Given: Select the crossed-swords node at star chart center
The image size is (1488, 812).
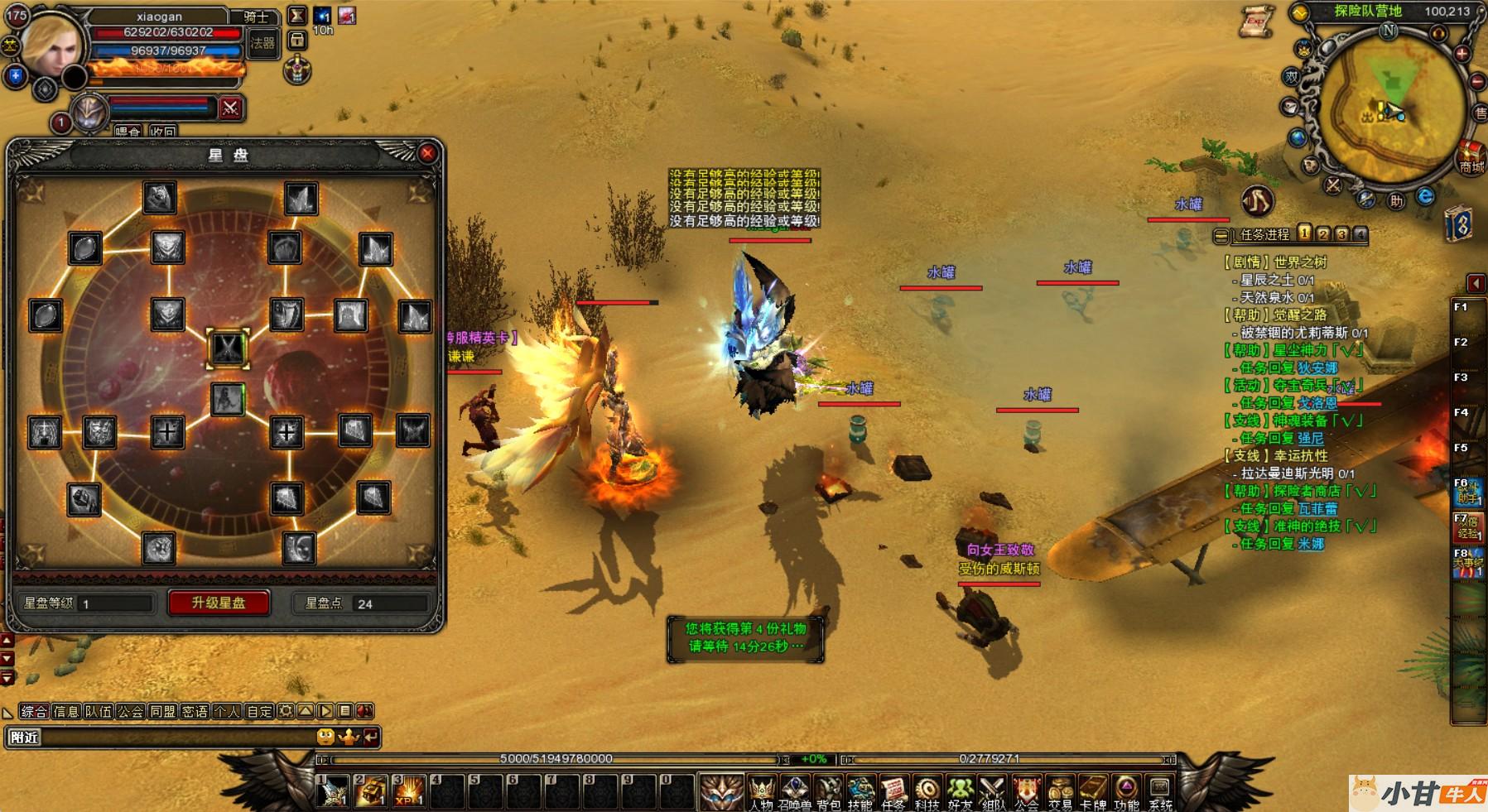Looking at the screenshot, I should point(227,348).
